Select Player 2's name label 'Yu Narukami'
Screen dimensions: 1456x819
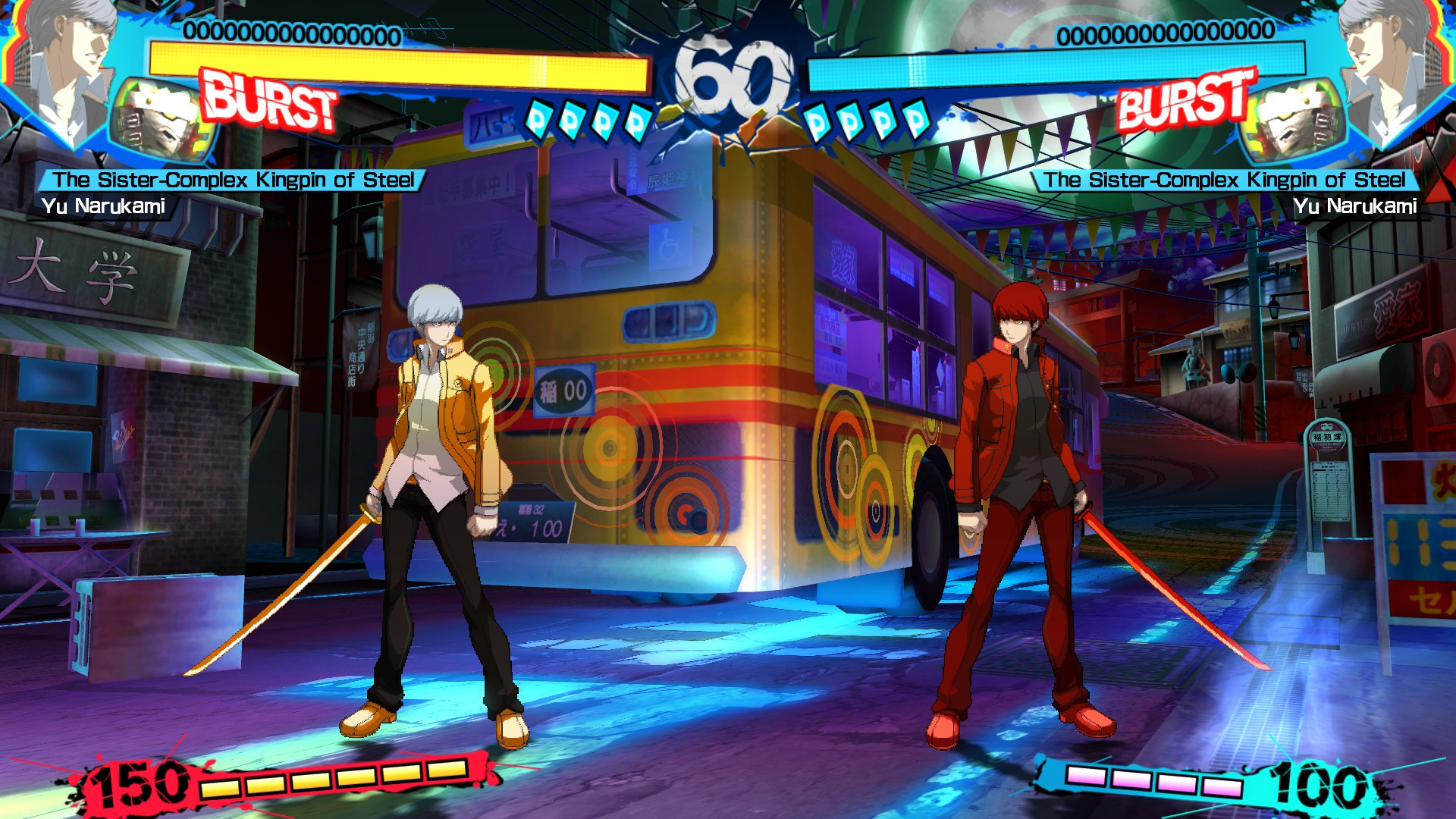(x=1357, y=203)
